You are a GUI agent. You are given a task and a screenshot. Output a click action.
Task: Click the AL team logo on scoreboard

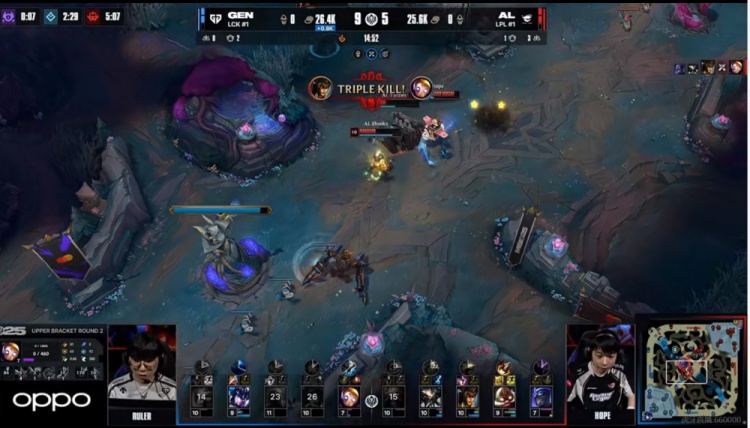(527, 17)
